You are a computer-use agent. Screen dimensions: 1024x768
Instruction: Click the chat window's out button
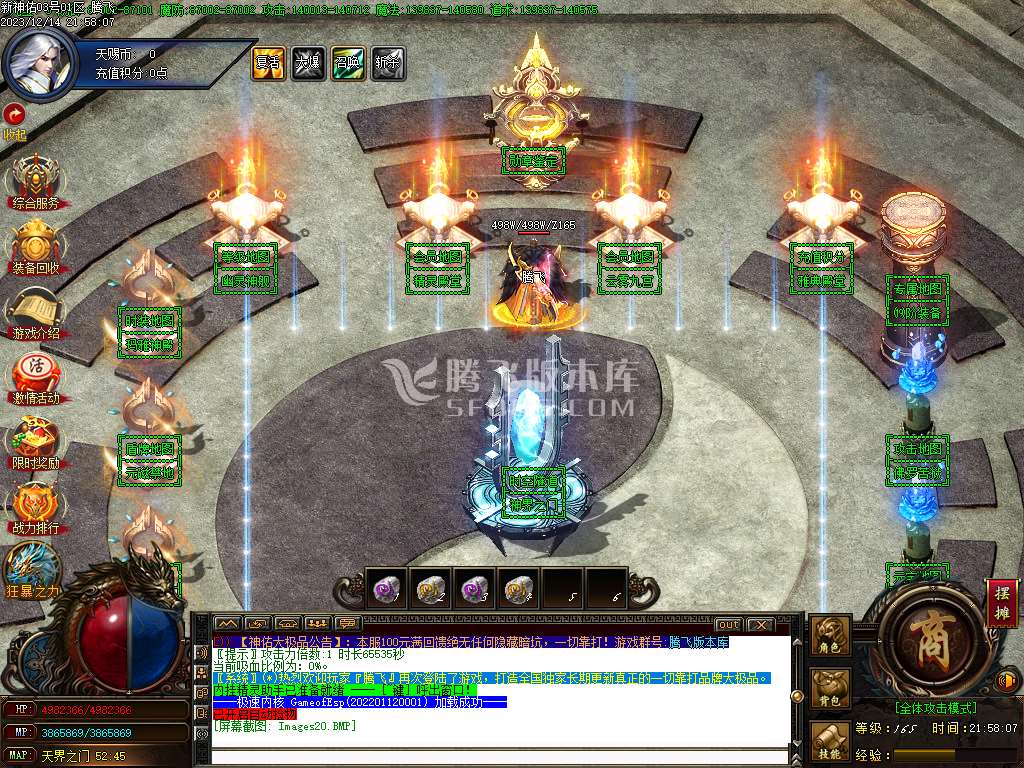point(729,624)
